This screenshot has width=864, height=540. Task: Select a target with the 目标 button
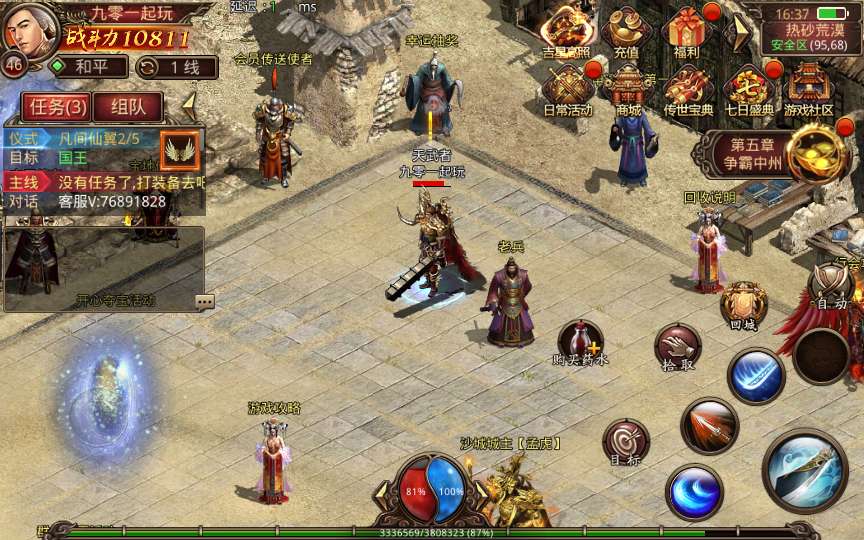[x=626, y=442]
